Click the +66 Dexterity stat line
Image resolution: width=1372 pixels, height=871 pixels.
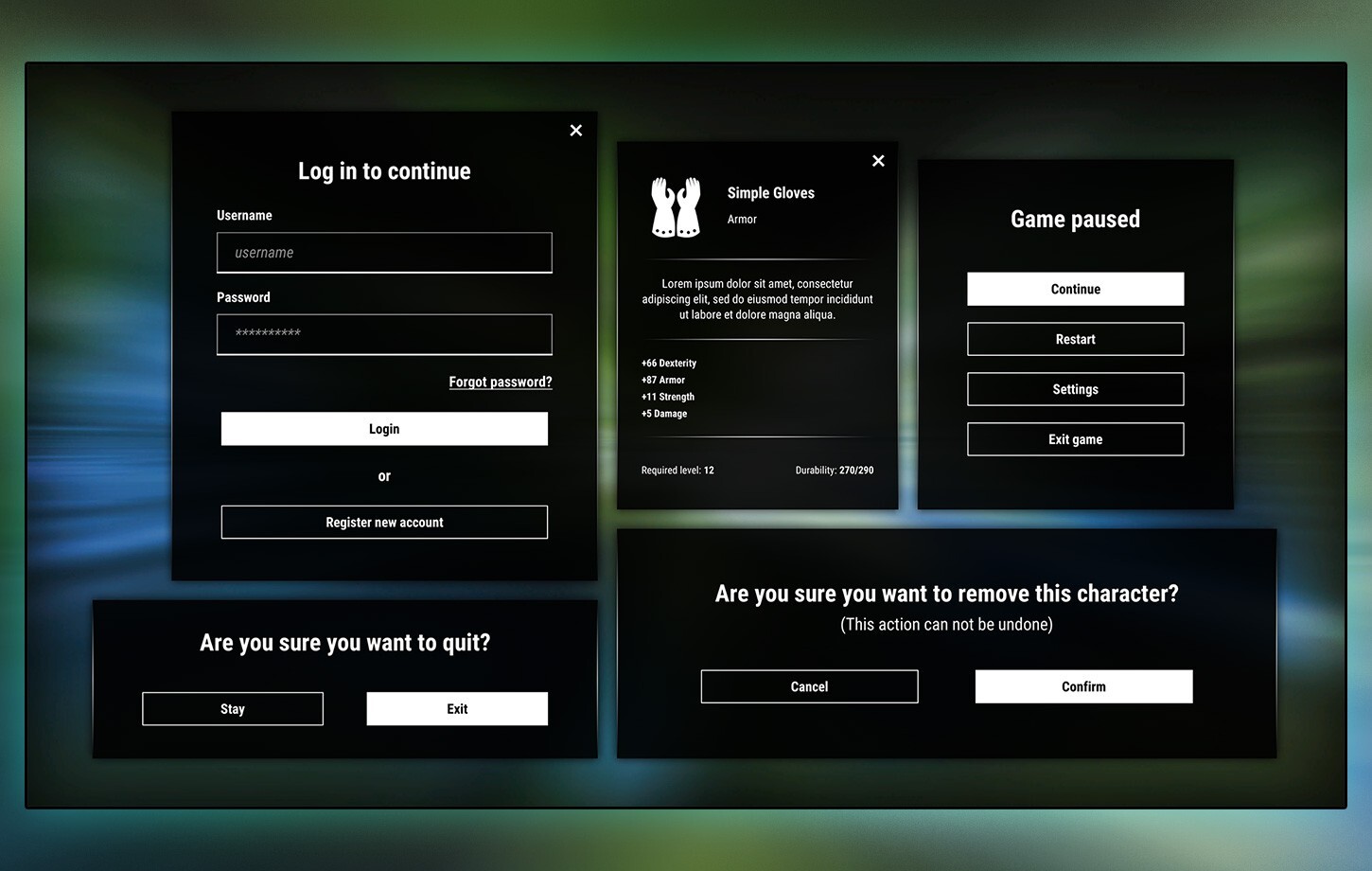click(x=668, y=363)
